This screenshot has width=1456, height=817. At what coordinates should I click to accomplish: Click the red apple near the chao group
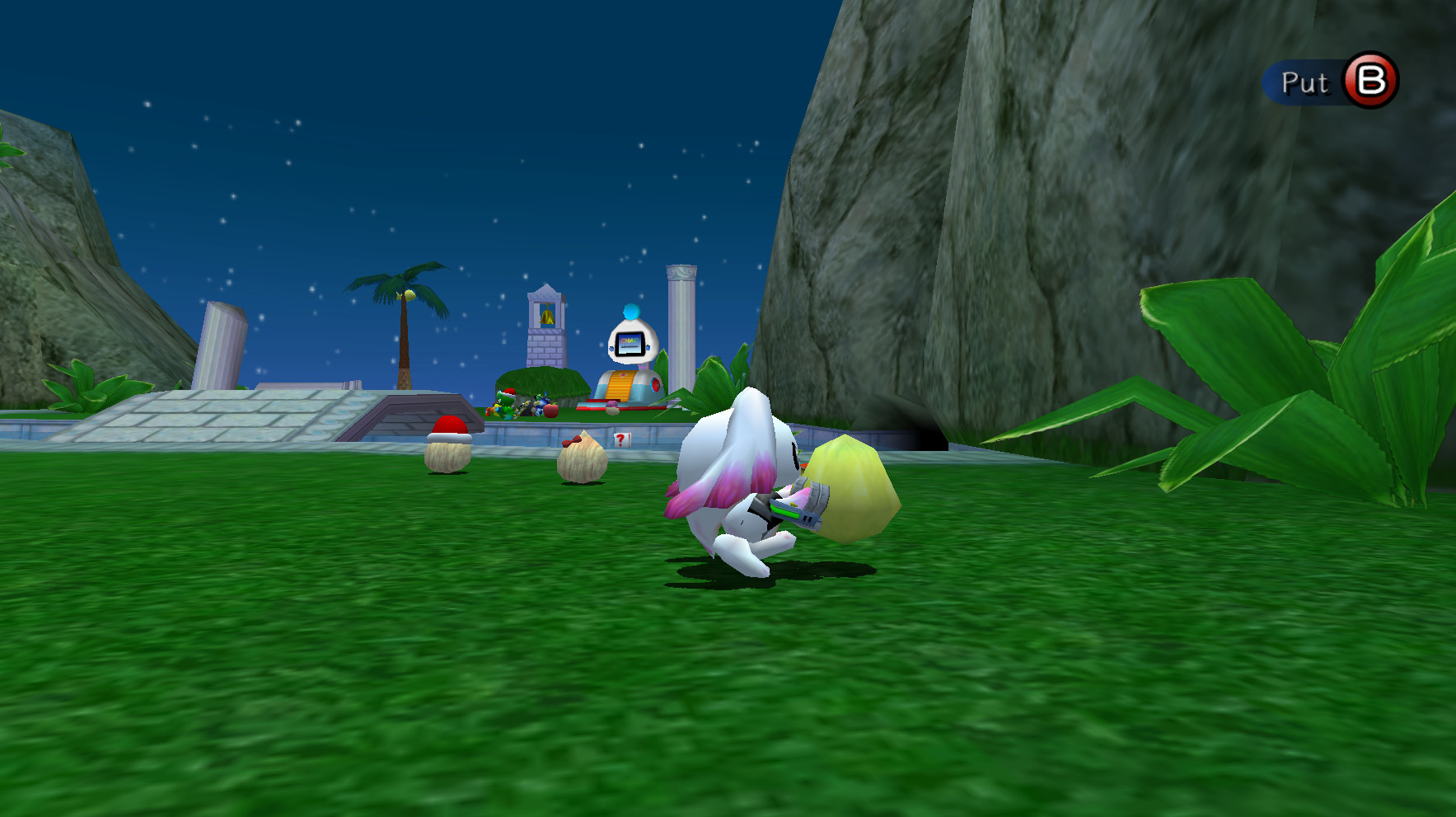click(550, 411)
